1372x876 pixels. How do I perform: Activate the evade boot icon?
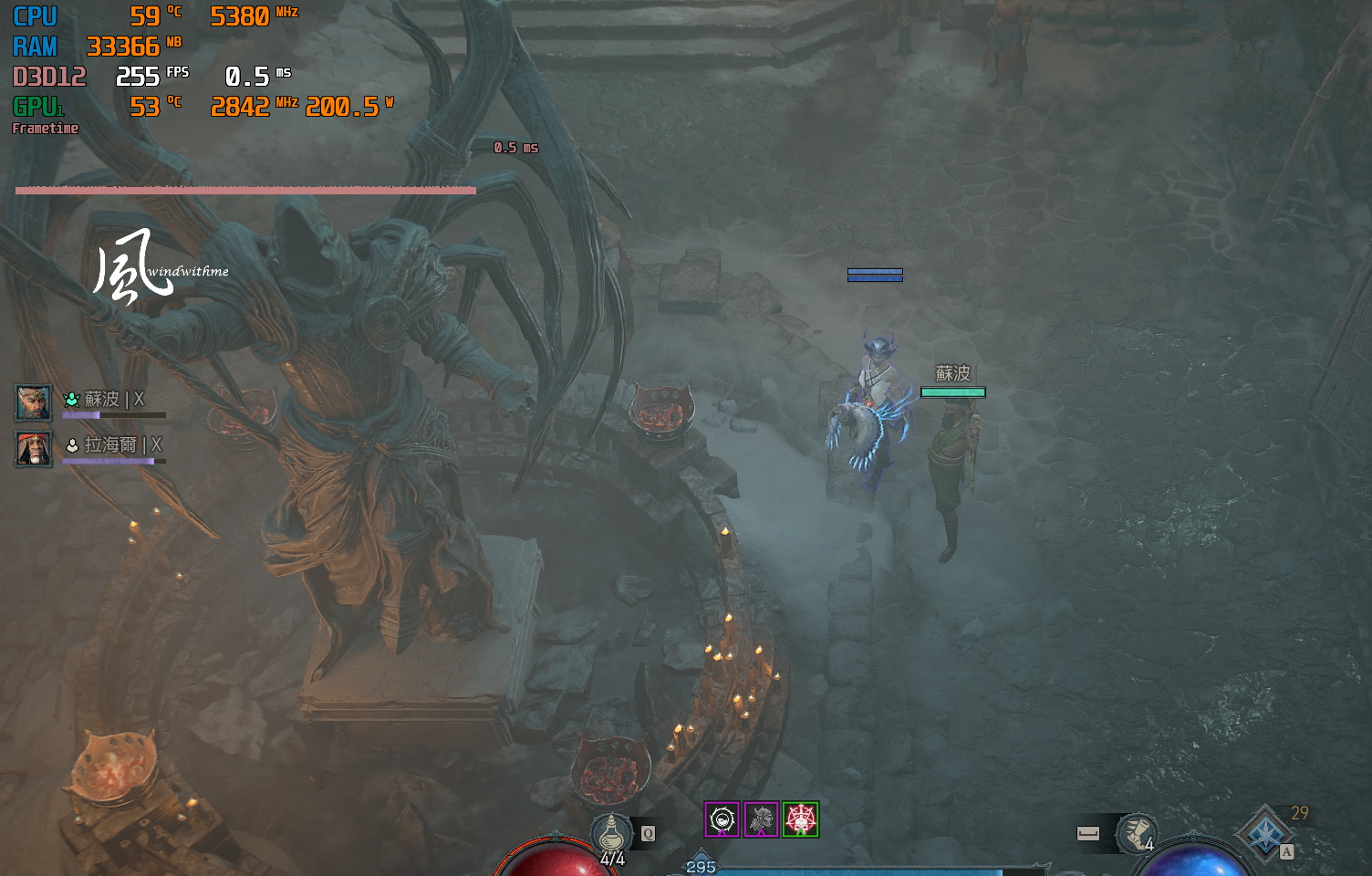1137,832
